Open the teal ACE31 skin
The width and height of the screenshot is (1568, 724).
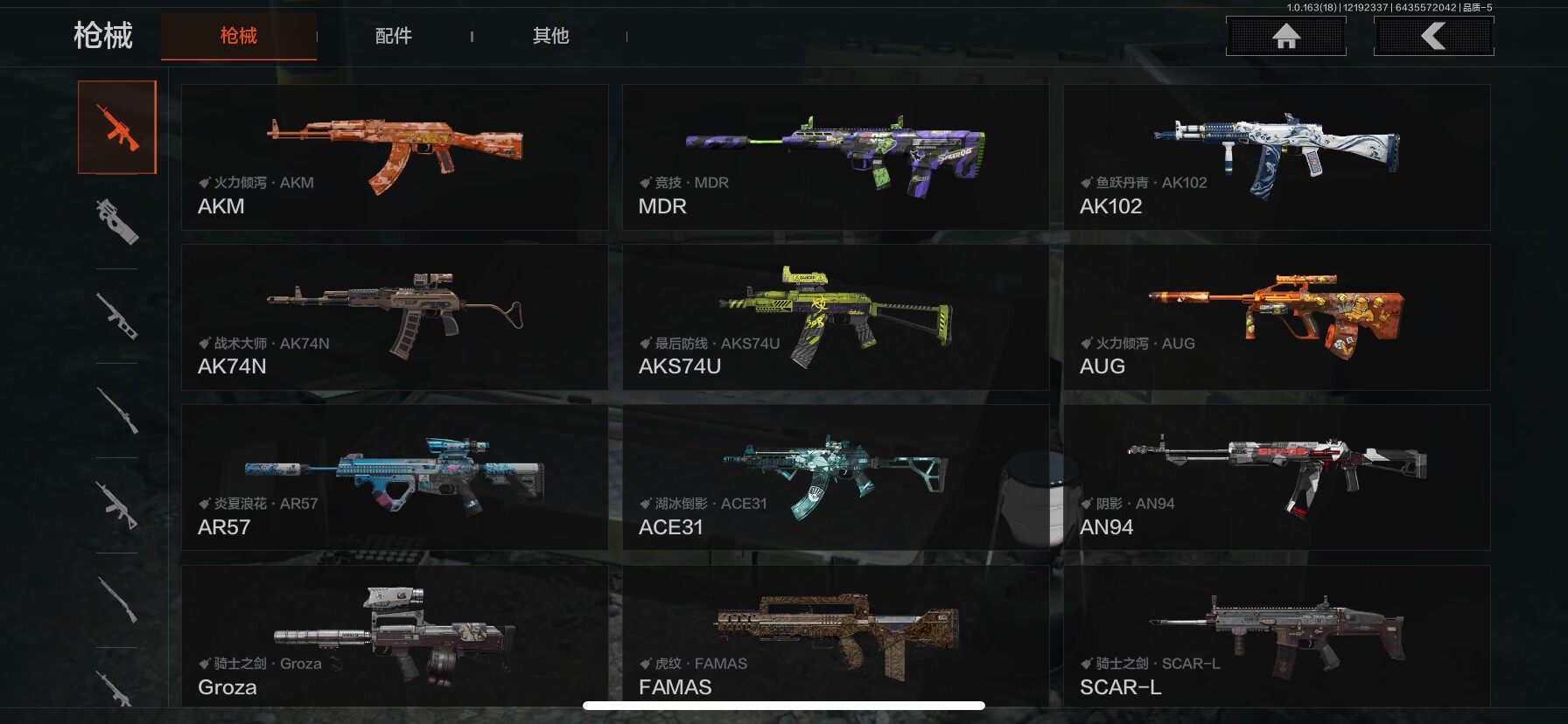coord(836,477)
